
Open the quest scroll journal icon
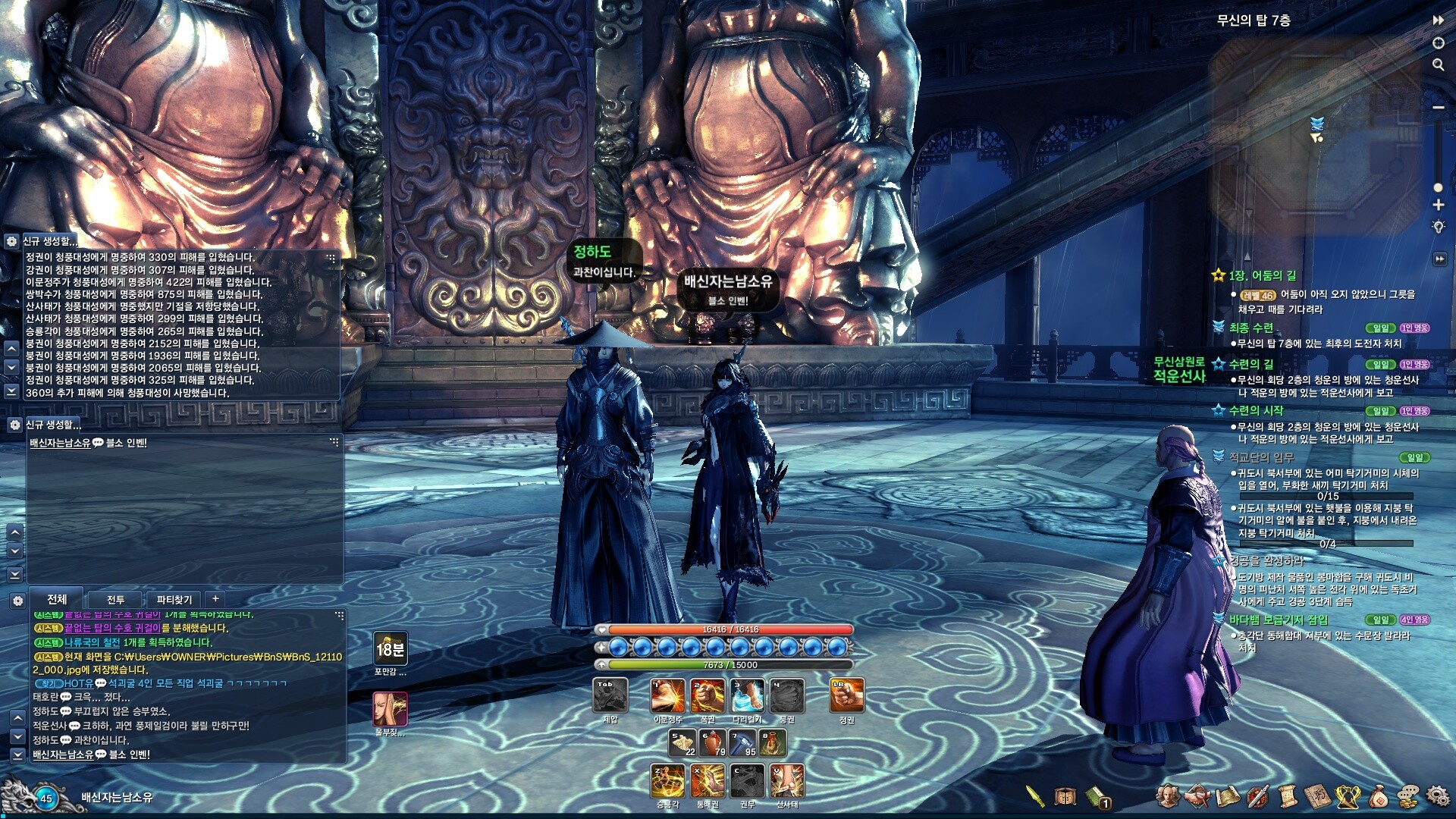pos(1287,796)
